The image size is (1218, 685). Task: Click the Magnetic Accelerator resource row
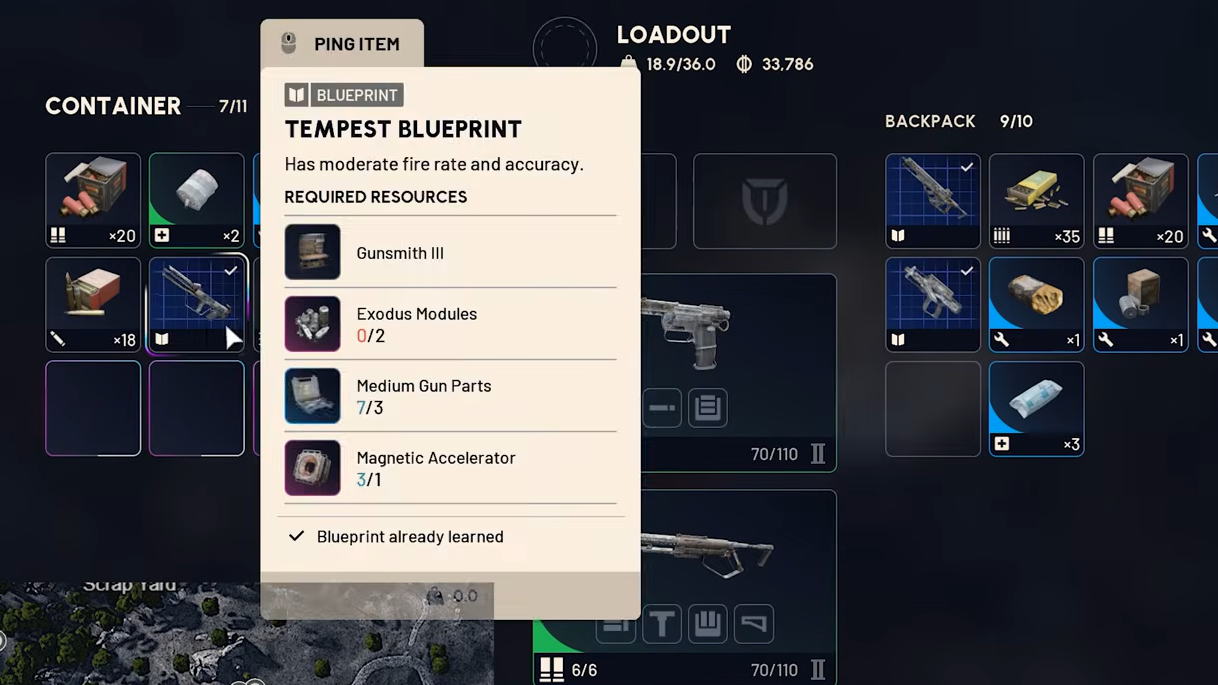pos(450,468)
